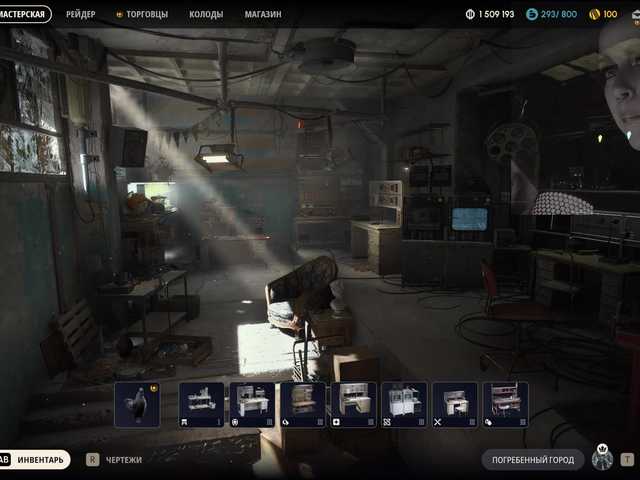Open the Мастерская tab
The height and width of the screenshot is (480, 640).
25,14
